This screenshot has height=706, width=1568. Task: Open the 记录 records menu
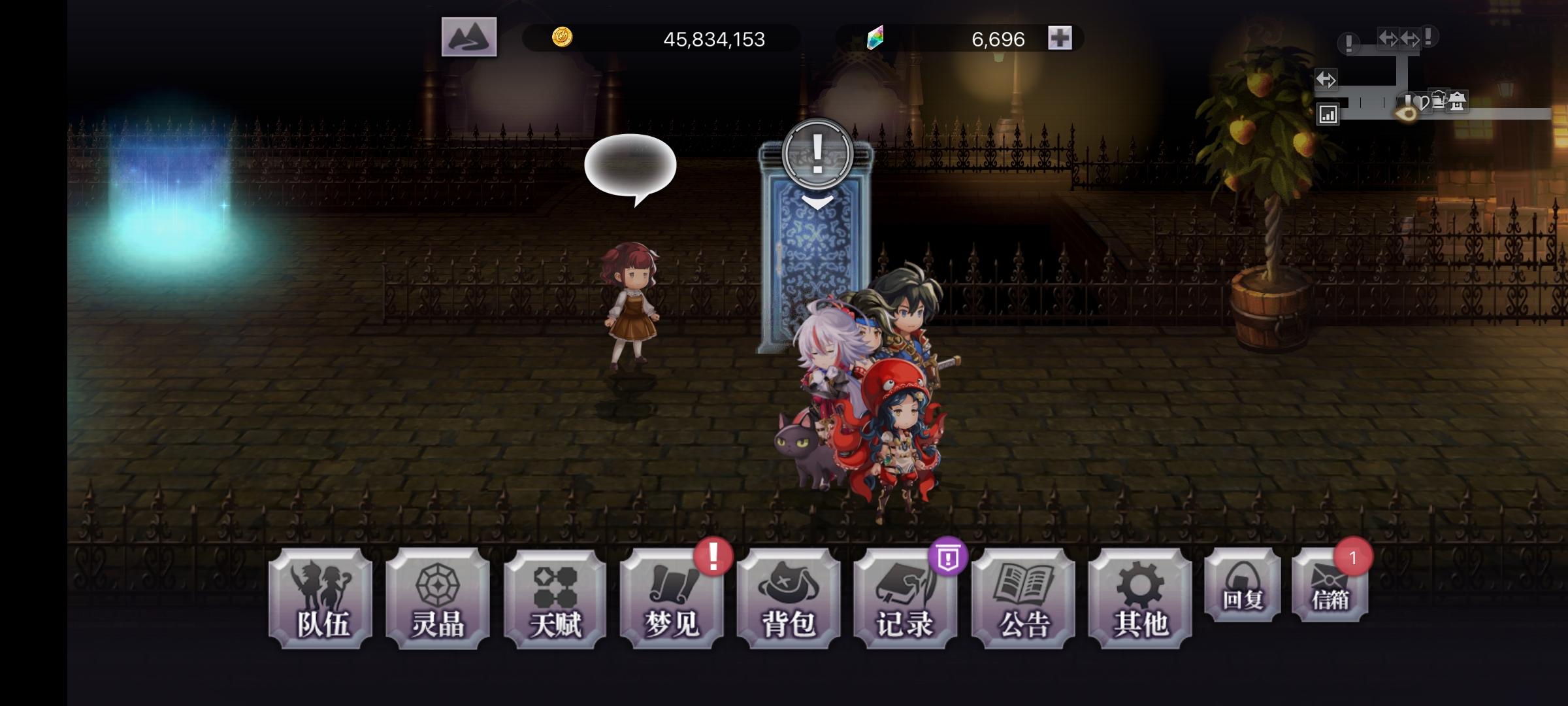click(x=907, y=597)
